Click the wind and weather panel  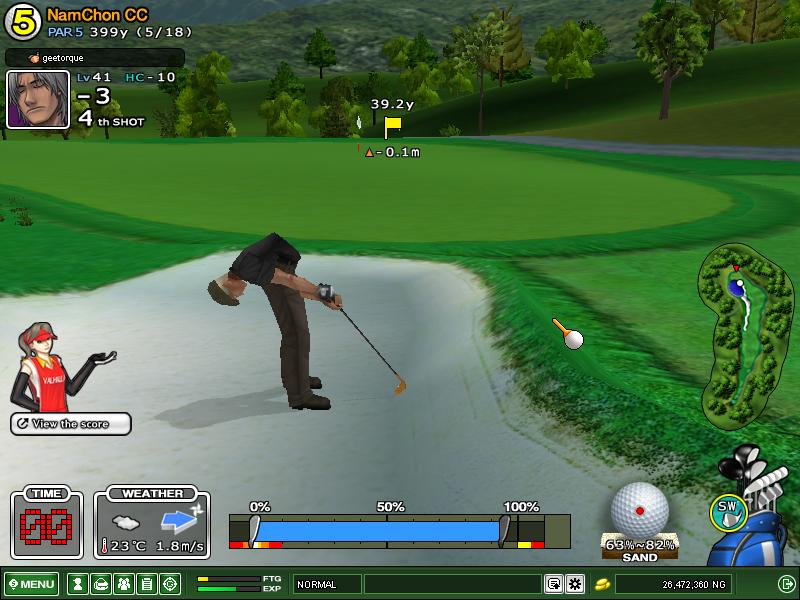click(x=152, y=525)
